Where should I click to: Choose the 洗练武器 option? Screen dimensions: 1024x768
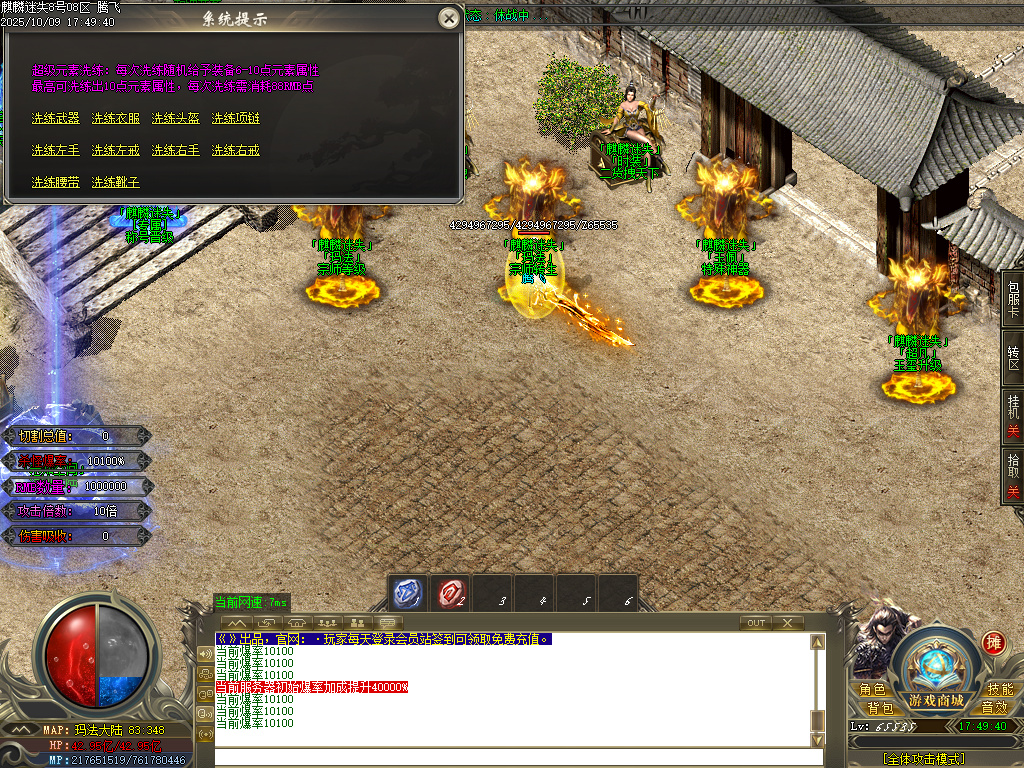click(55, 118)
